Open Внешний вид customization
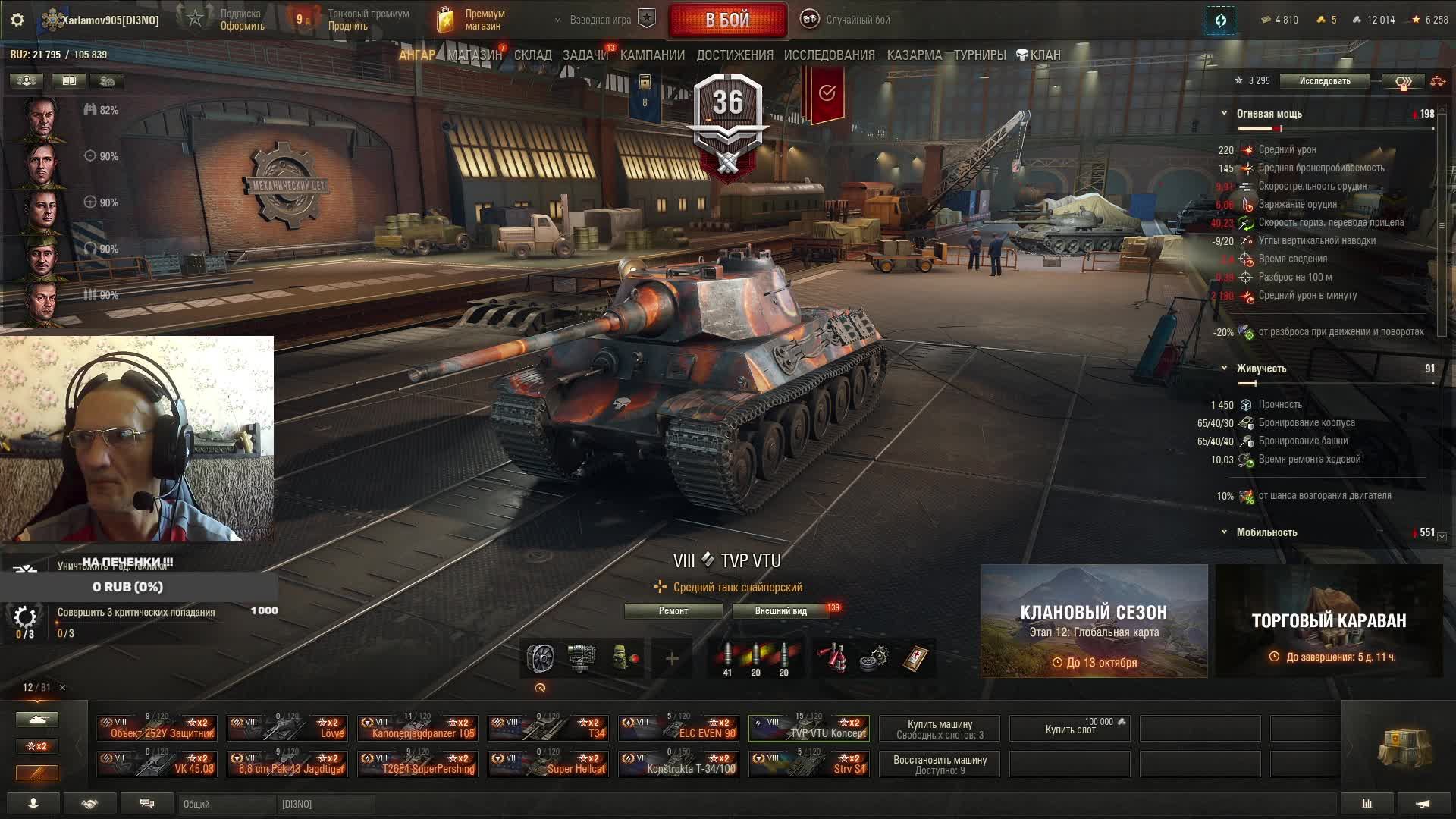Image resolution: width=1456 pixels, height=819 pixels. point(780,611)
